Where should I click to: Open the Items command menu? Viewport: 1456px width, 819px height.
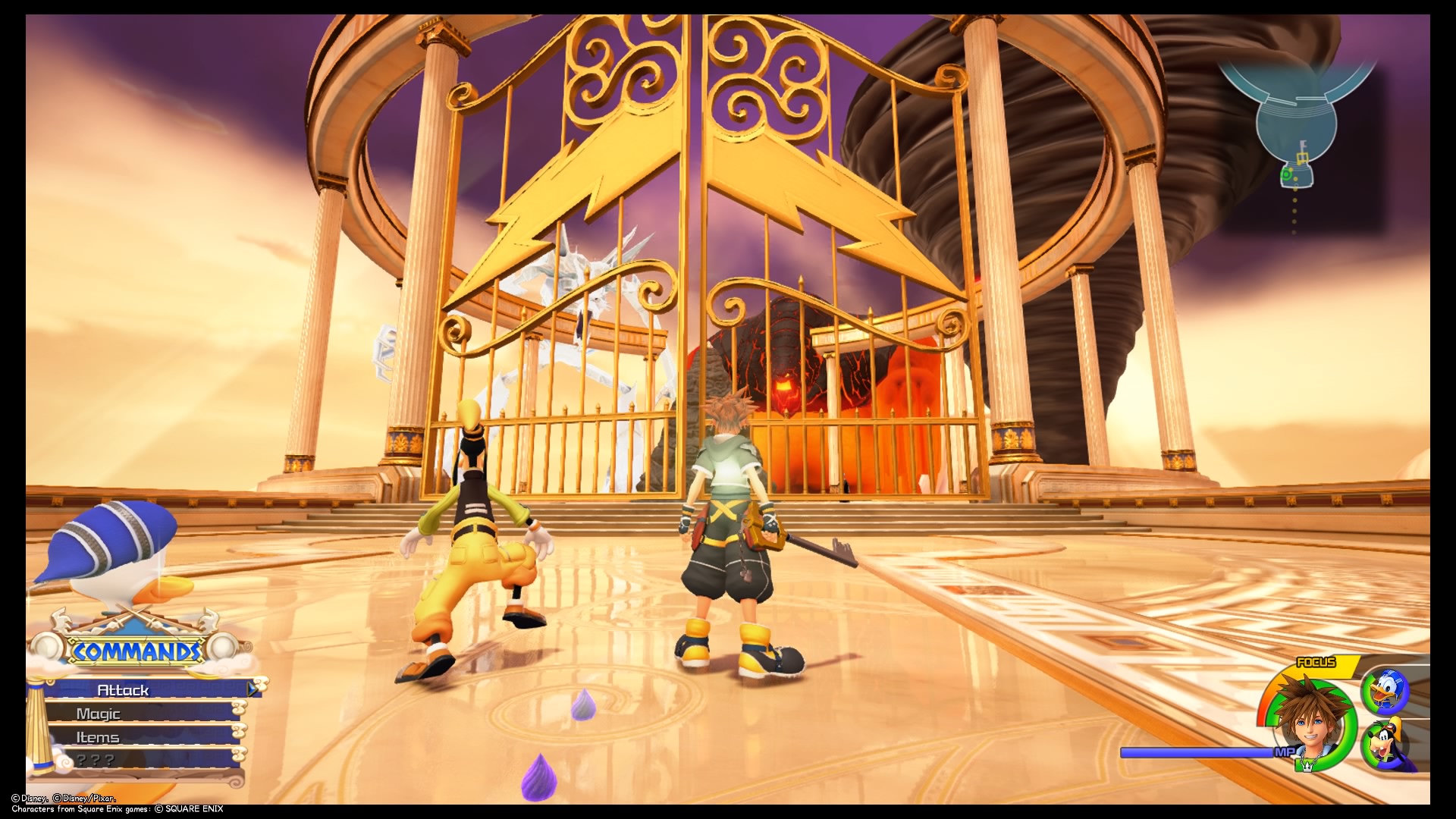point(97,736)
